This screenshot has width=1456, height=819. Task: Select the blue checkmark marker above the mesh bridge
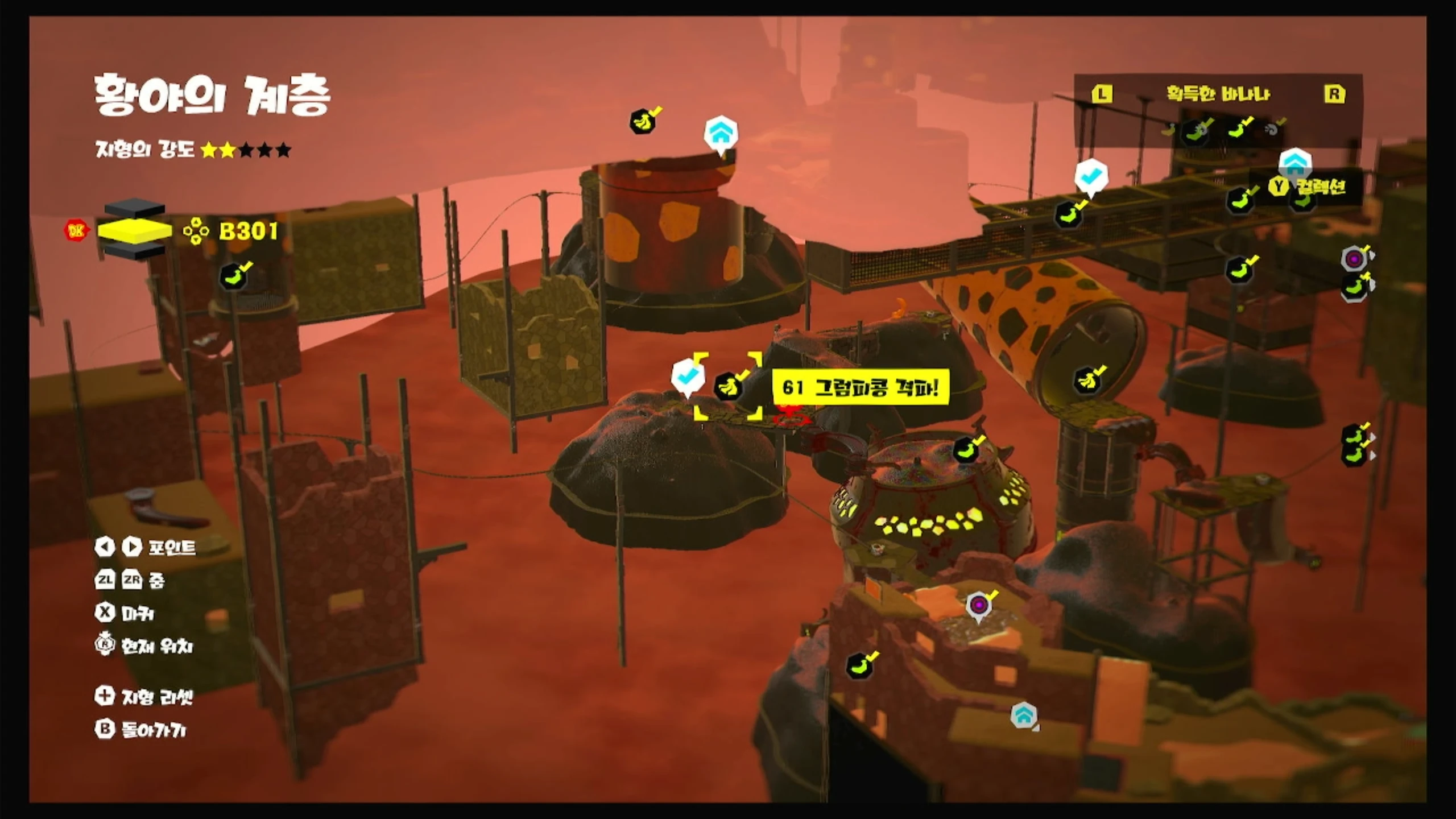coord(1091,176)
